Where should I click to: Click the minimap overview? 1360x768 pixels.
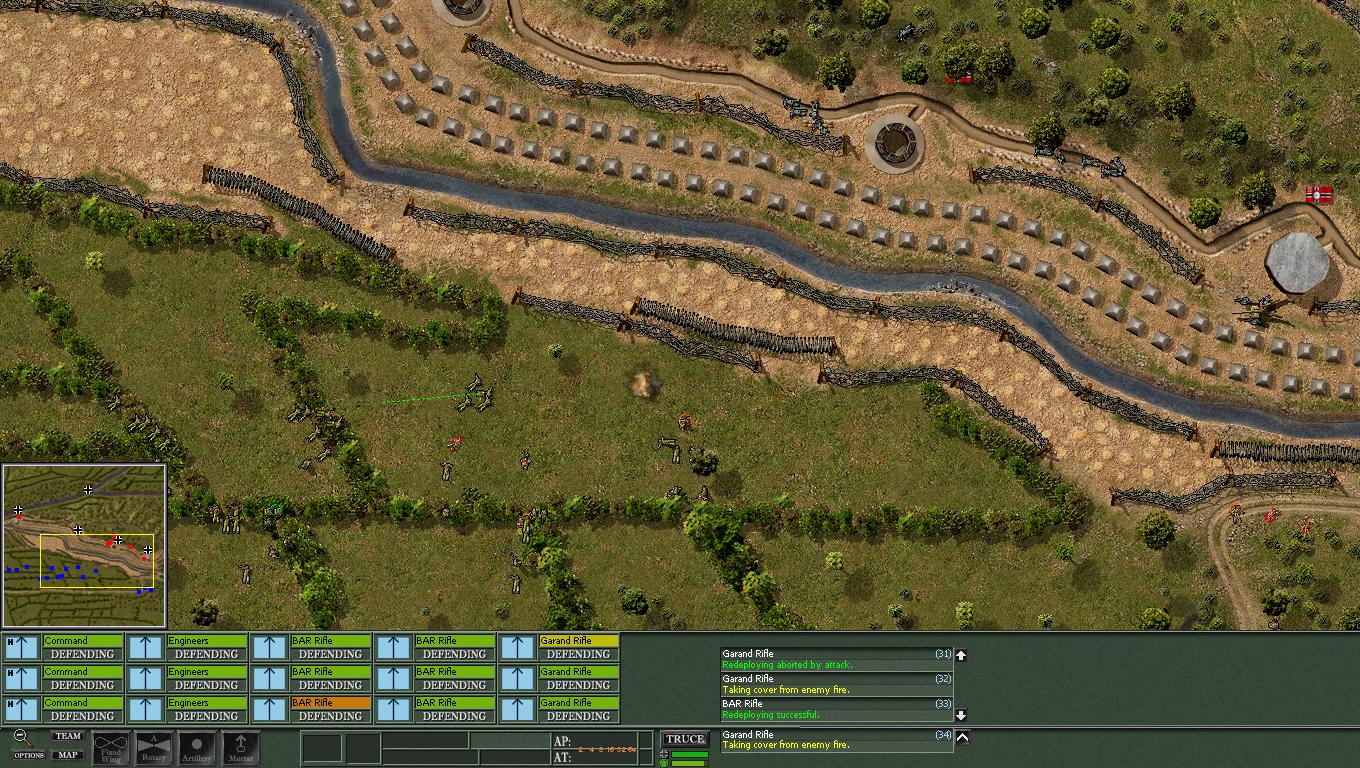(84, 545)
